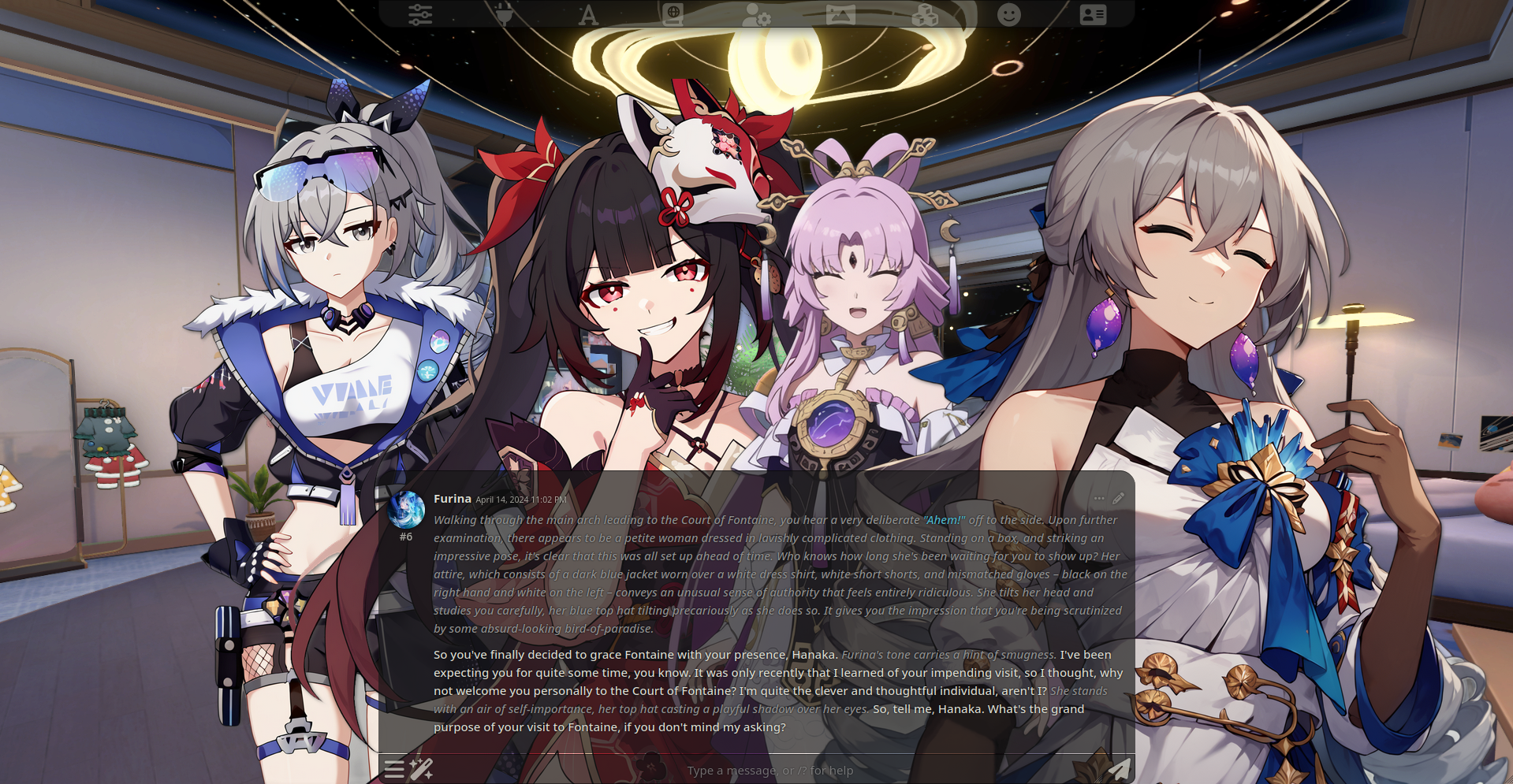Open the Backgrounds selection panel
The height and width of the screenshot is (784, 1513).
840,13
